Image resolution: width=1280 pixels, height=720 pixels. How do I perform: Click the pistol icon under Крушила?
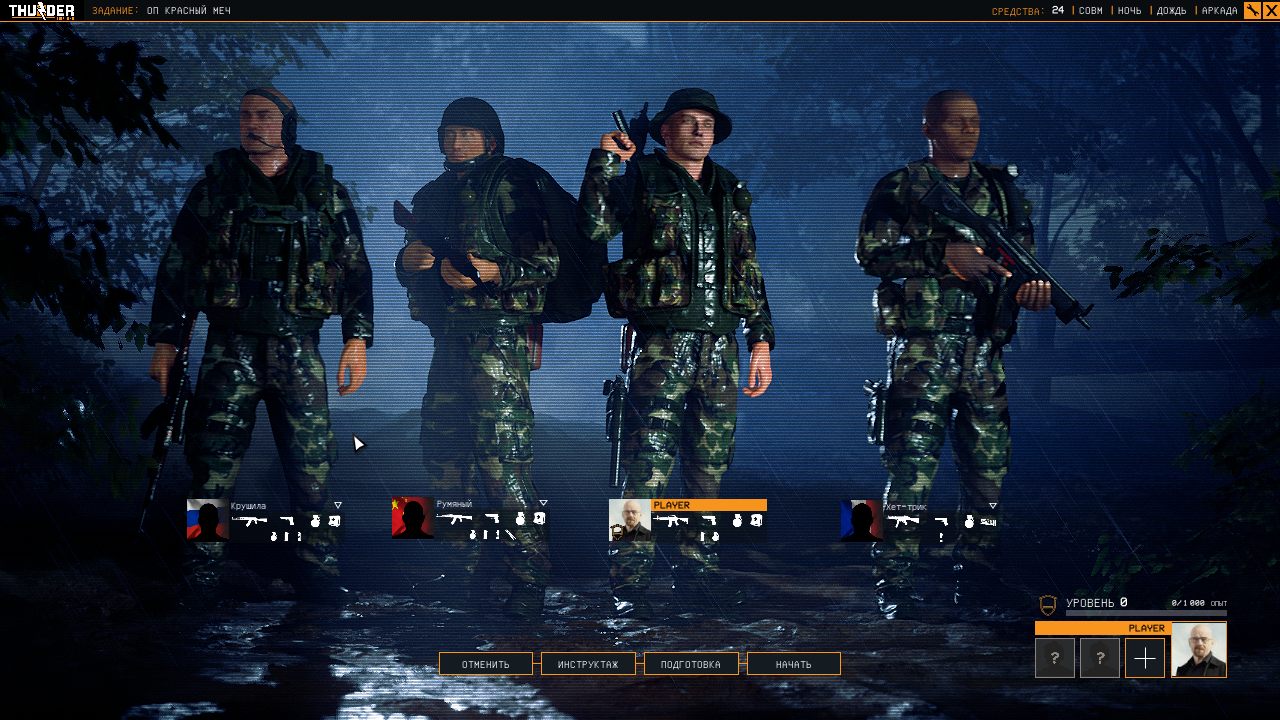(x=287, y=521)
